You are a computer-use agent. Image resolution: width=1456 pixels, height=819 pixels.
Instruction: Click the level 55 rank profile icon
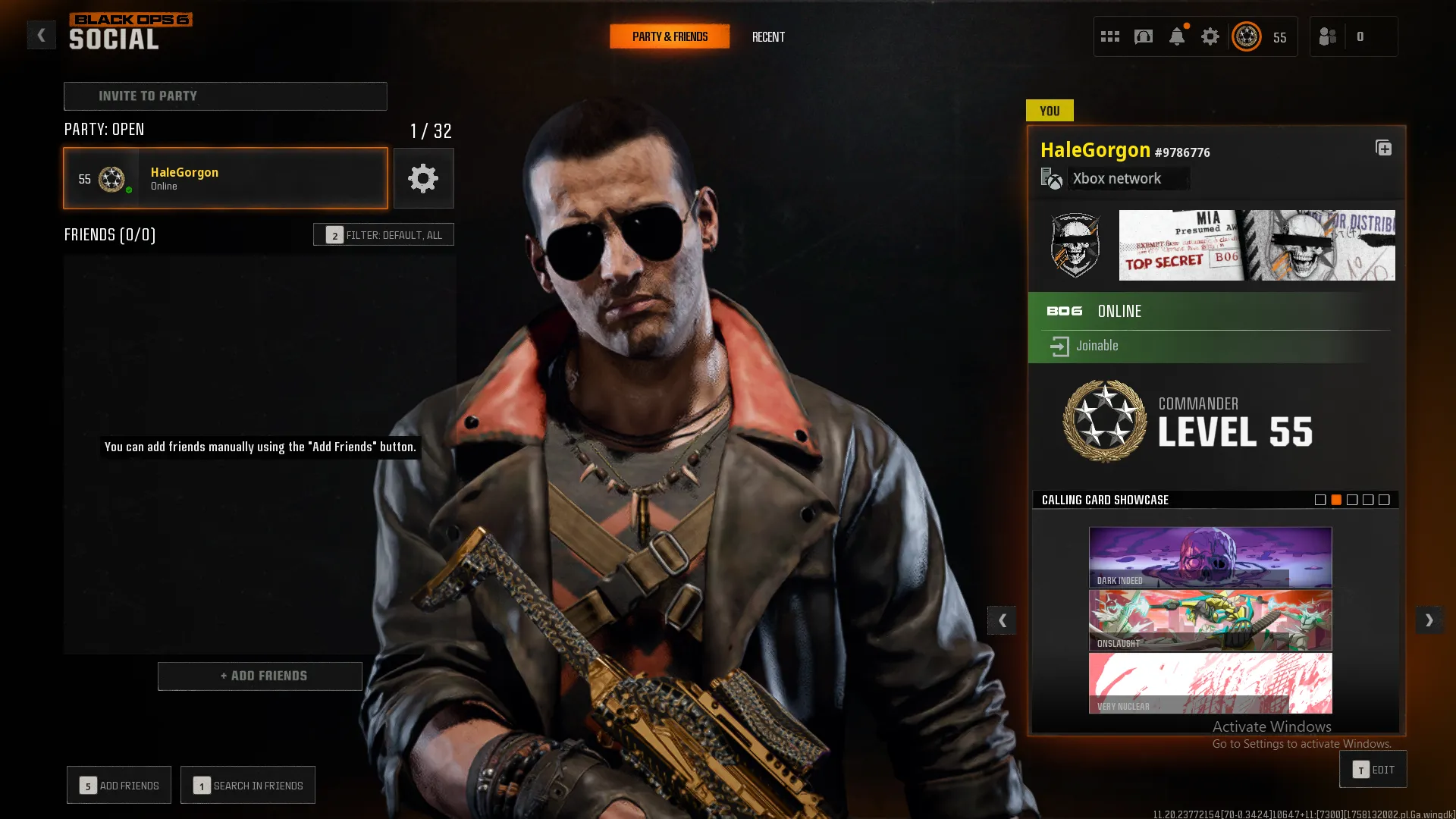(x=1247, y=36)
